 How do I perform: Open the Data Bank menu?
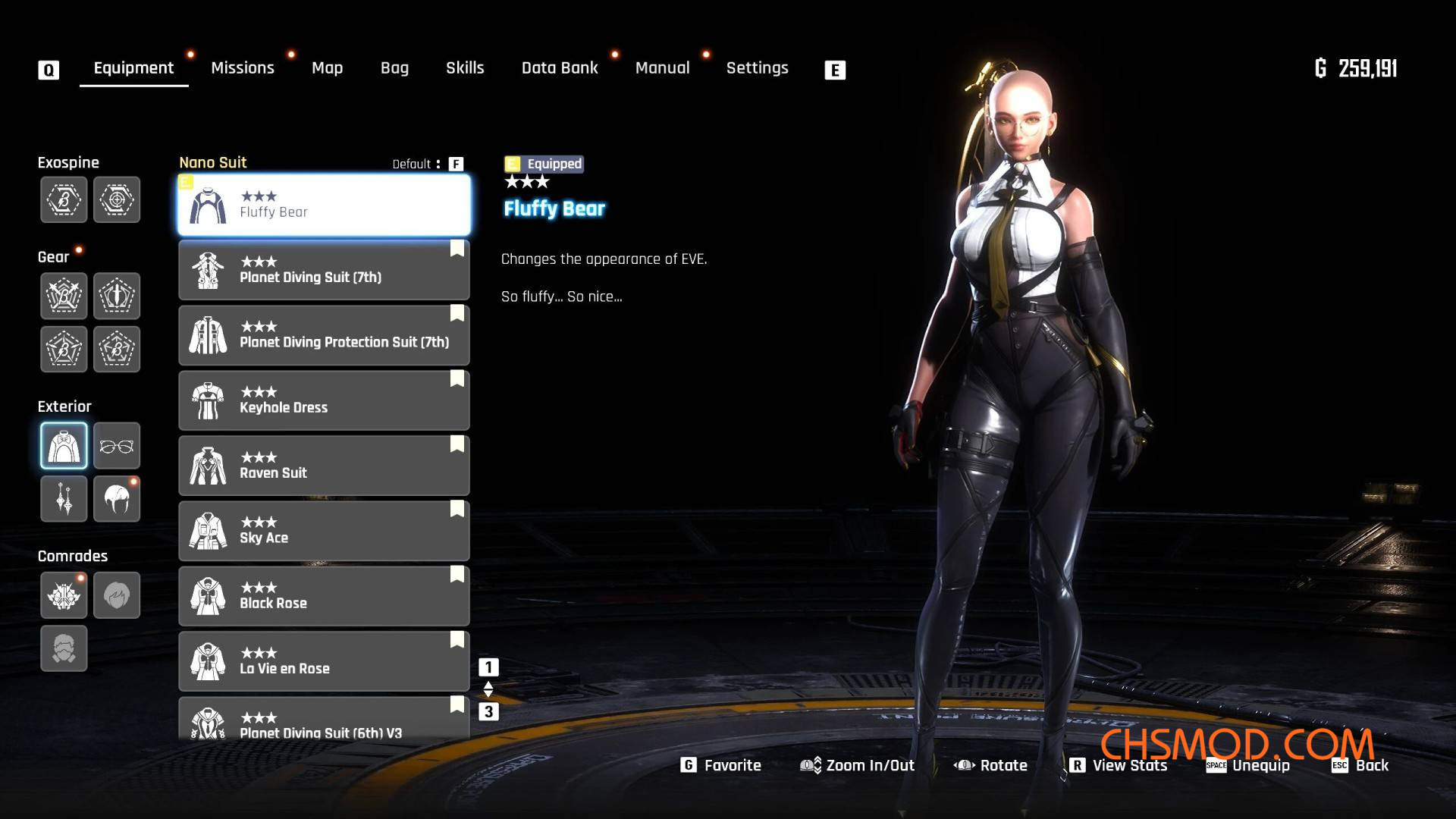click(560, 67)
